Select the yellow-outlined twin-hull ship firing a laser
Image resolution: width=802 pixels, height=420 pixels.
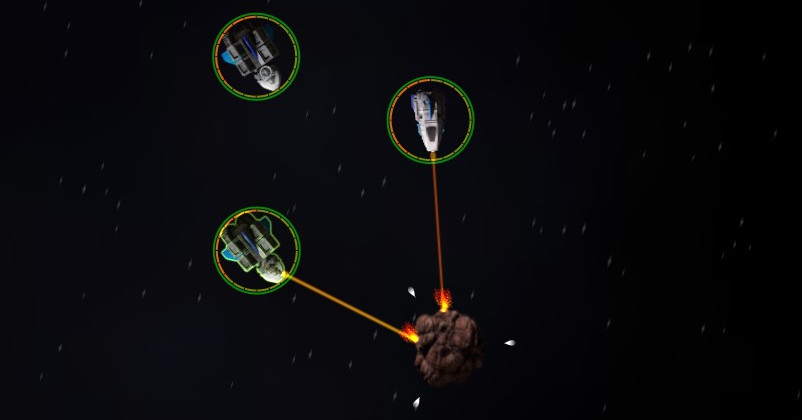(256, 249)
